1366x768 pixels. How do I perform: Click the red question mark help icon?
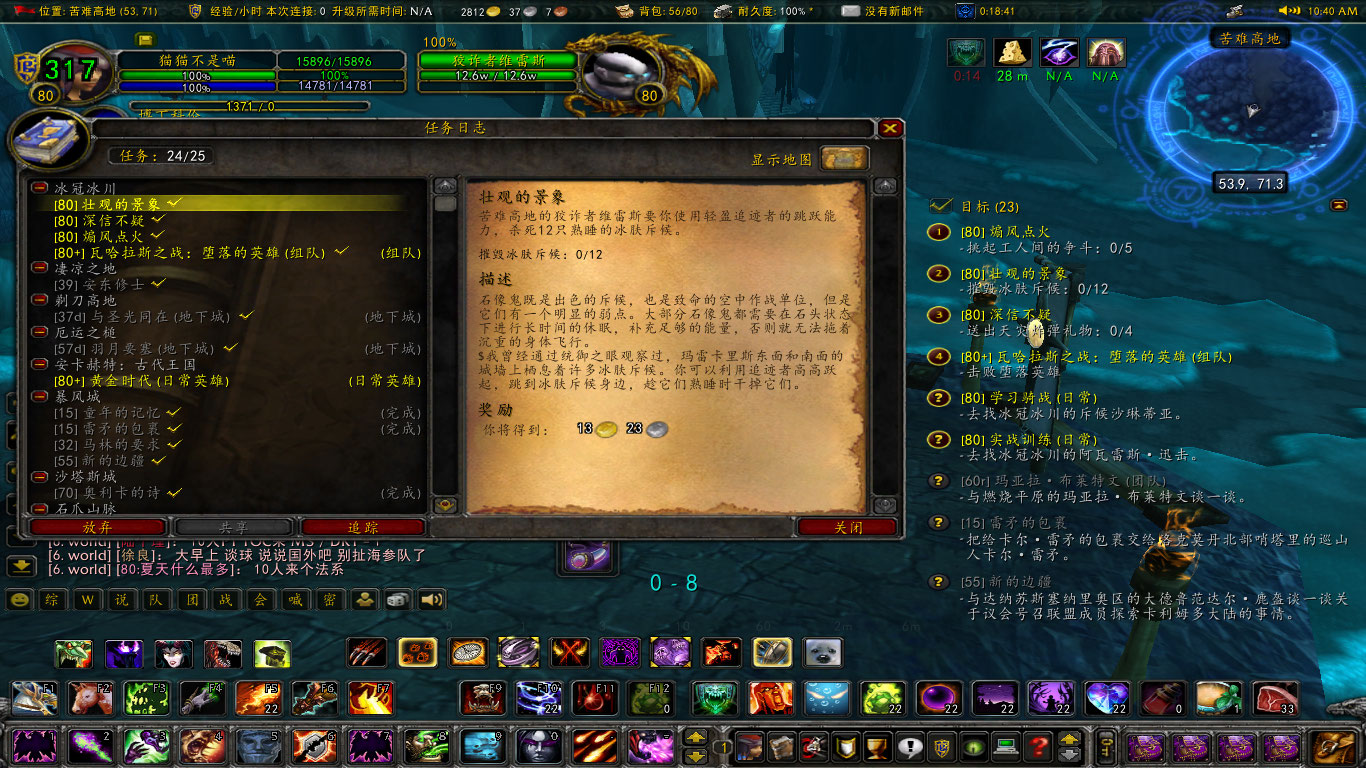pyautogui.click(x=1036, y=746)
